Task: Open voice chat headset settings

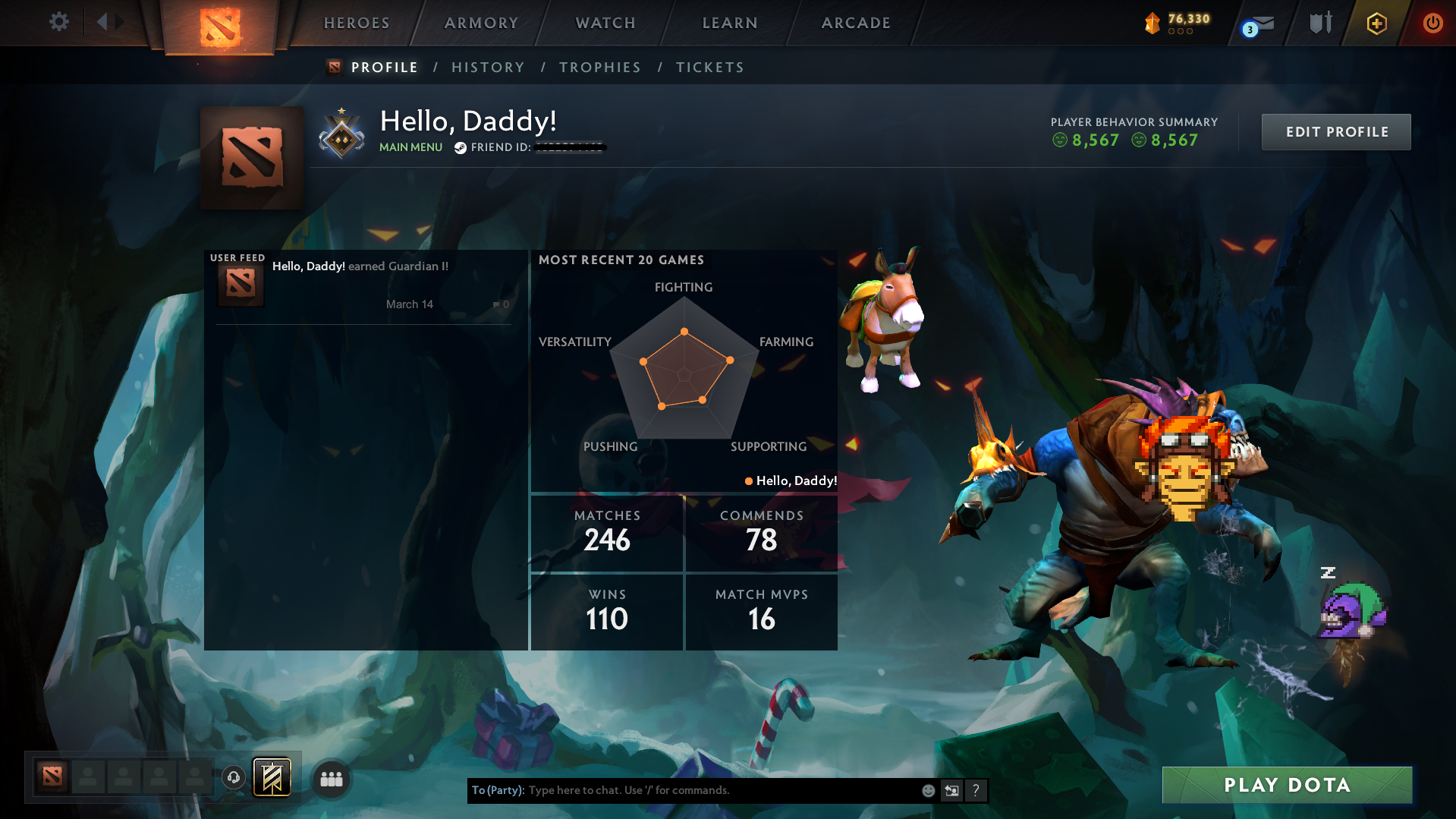Action: (234, 777)
